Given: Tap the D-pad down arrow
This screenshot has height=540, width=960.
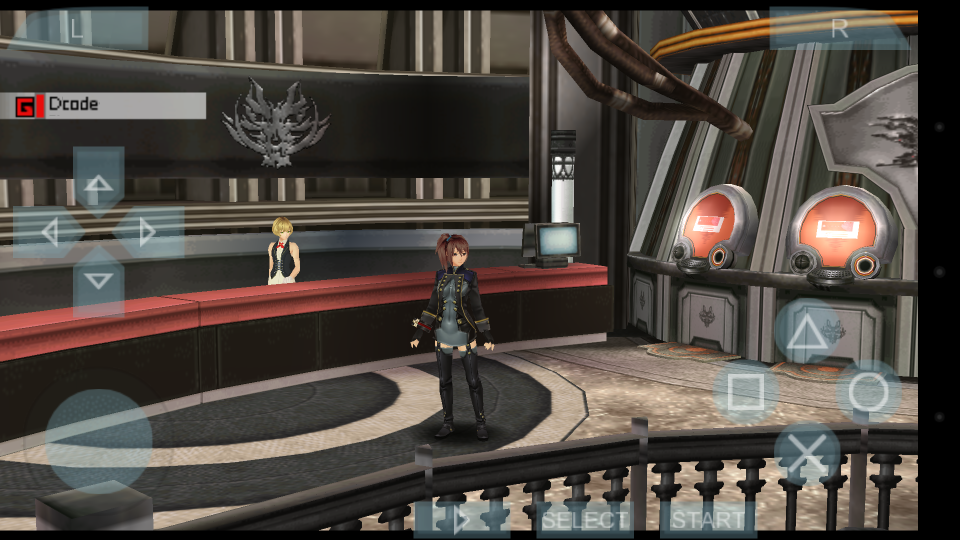Looking at the screenshot, I should pos(98,281).
